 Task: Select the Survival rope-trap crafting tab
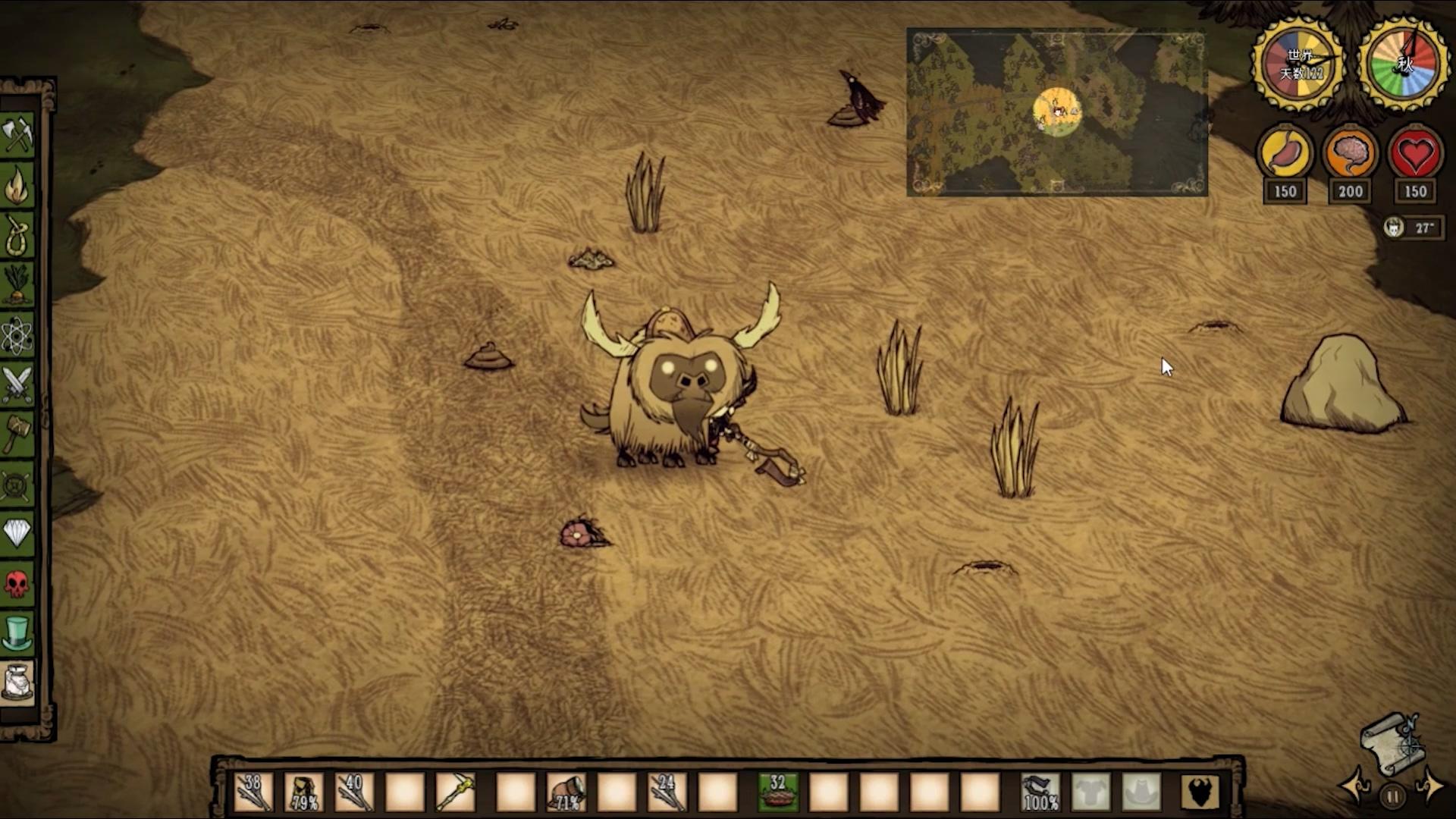tap(17, 236)
